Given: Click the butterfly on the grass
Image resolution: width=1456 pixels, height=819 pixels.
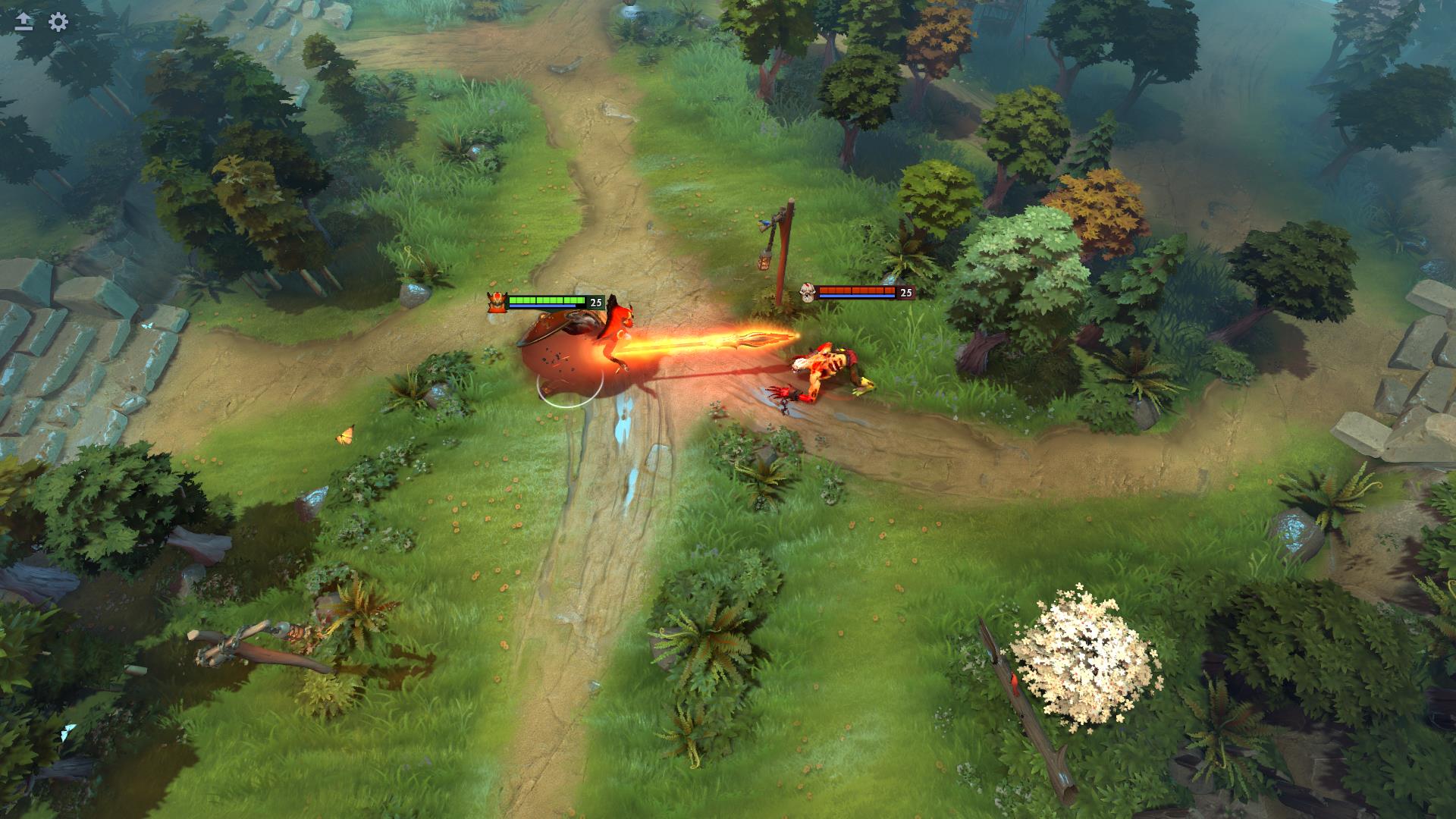Looking at the screenshot, I should tap(345, 436).
